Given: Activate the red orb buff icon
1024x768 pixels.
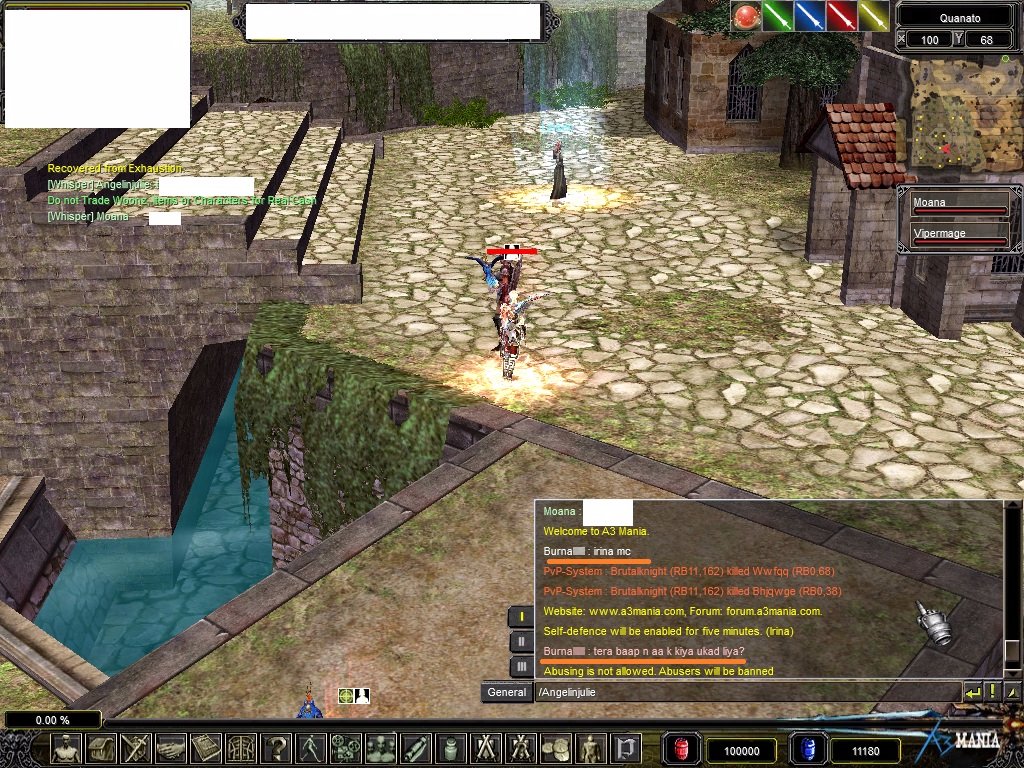Looking at the screenshot, I should (x=746, y=16).
